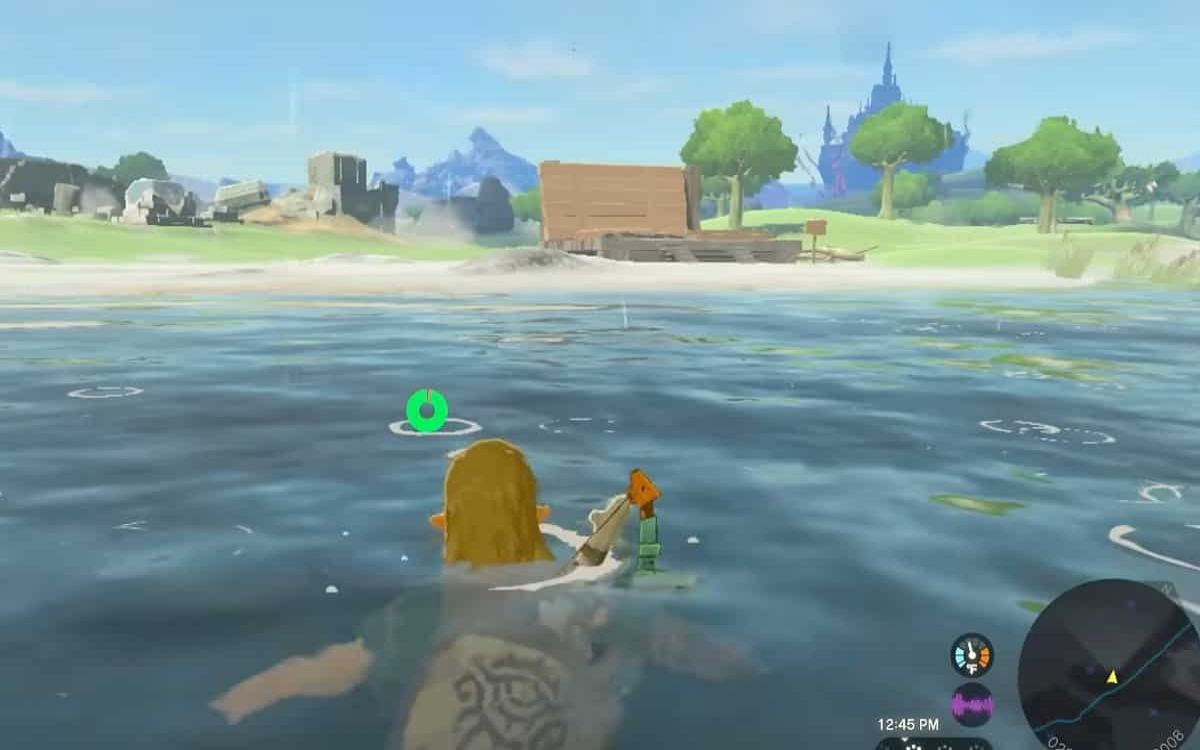The width and height of the screenshot is (1200, 750).
Task: Click the yellow player arrow on the minimap
Action: [x=1111, y=677]
